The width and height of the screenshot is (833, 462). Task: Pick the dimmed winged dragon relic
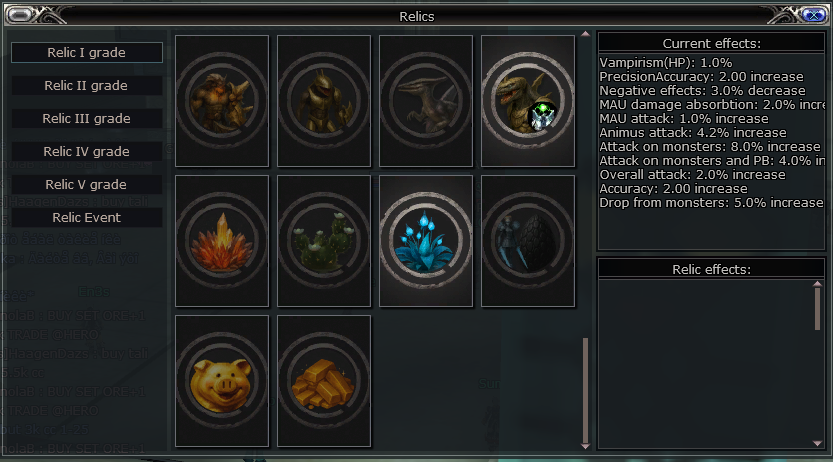[x=426, y=100]
